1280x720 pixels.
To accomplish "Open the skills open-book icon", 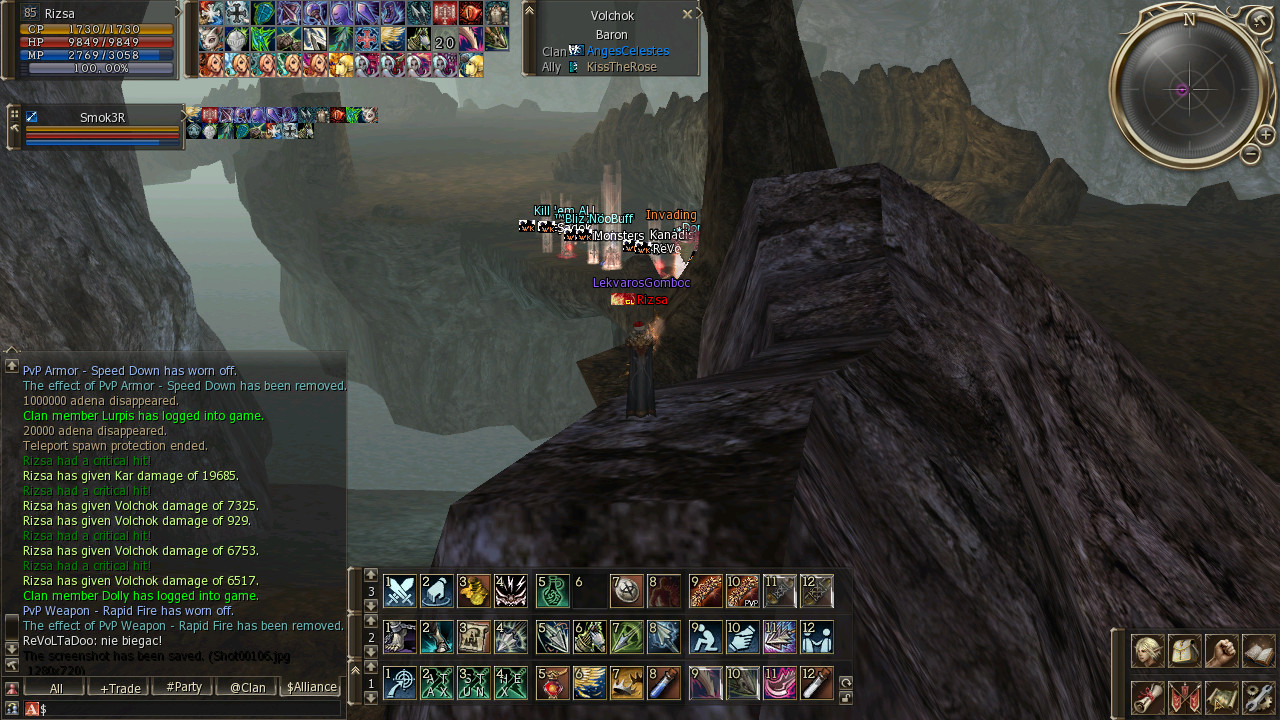I will point(1258,651).
